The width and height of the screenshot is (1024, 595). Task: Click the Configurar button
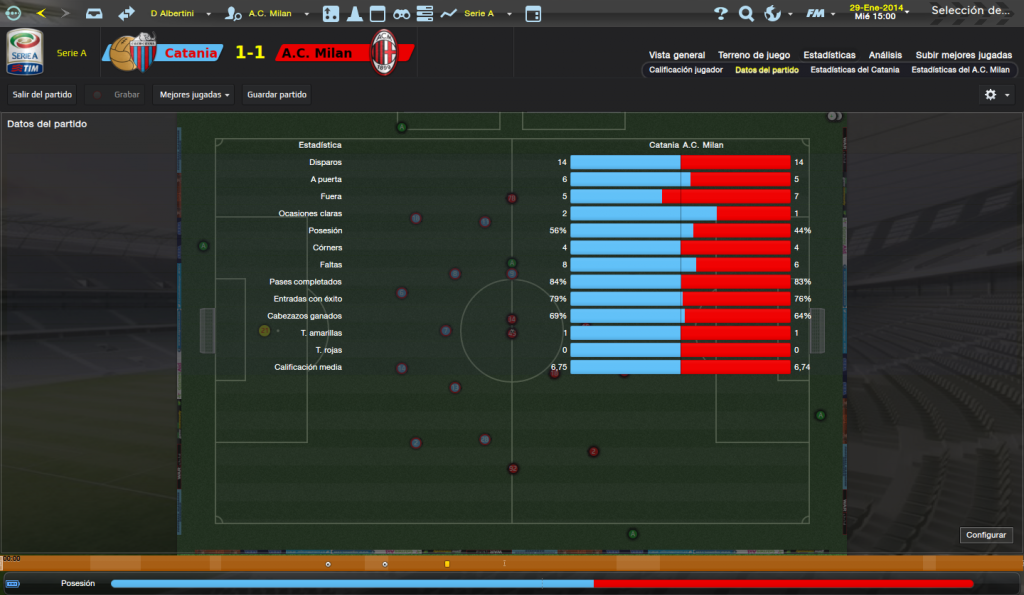(x=986, y=535)
